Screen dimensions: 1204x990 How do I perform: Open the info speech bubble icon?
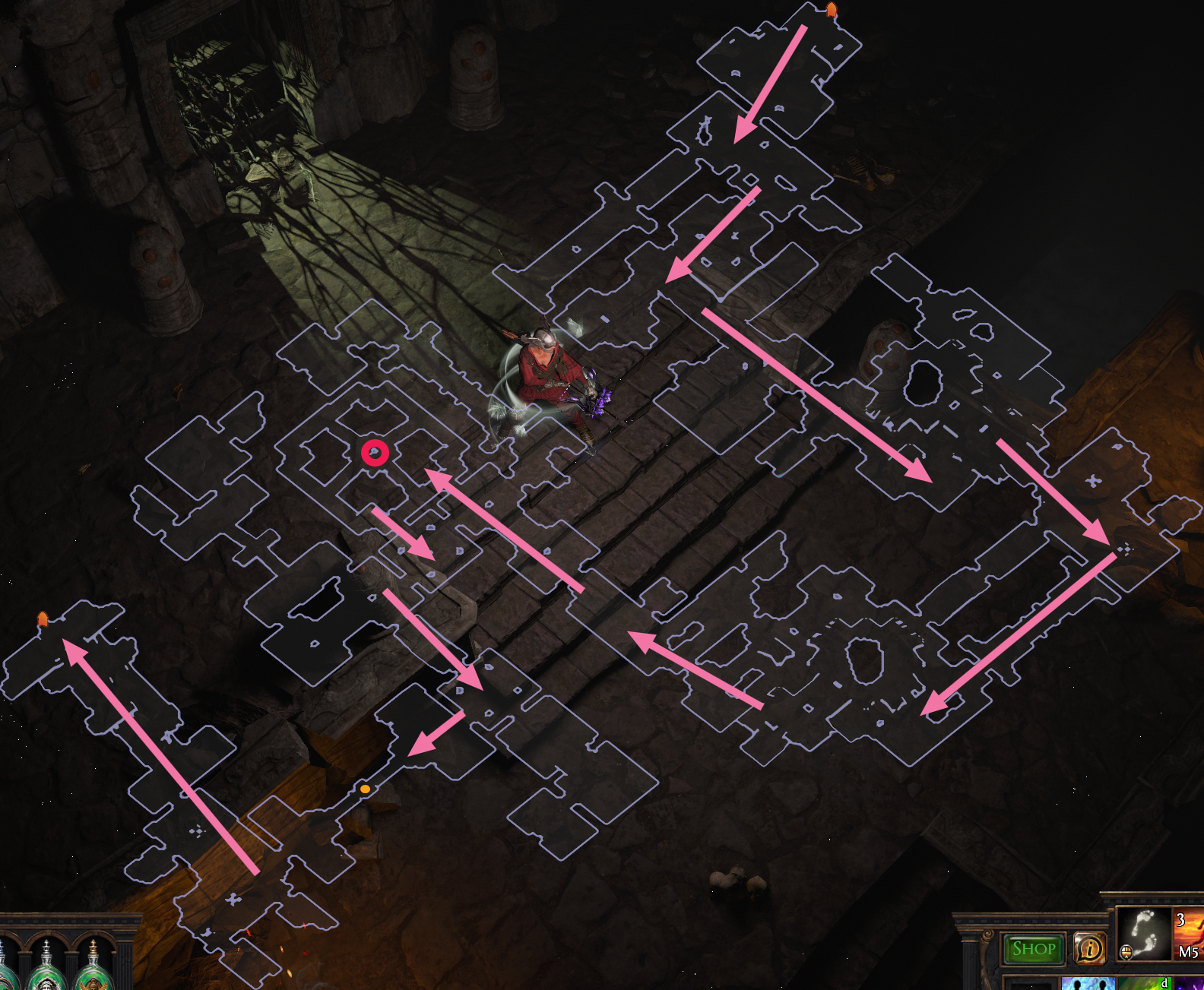[x=1090, y=947]
